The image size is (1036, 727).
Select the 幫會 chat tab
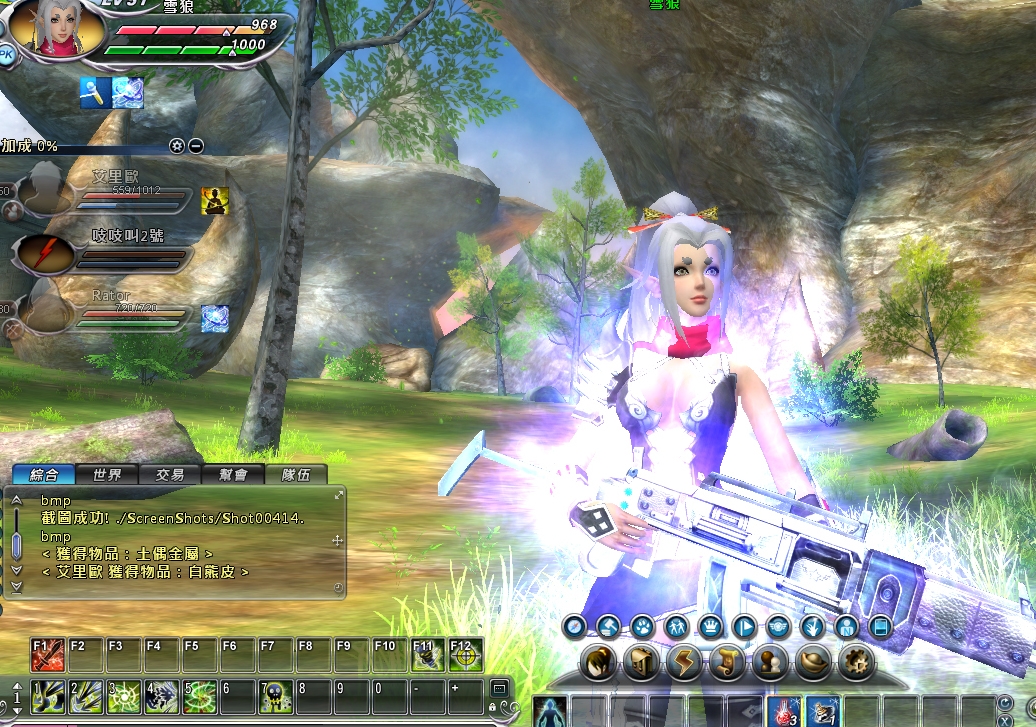pyautogui.click(x=234, y=475)
